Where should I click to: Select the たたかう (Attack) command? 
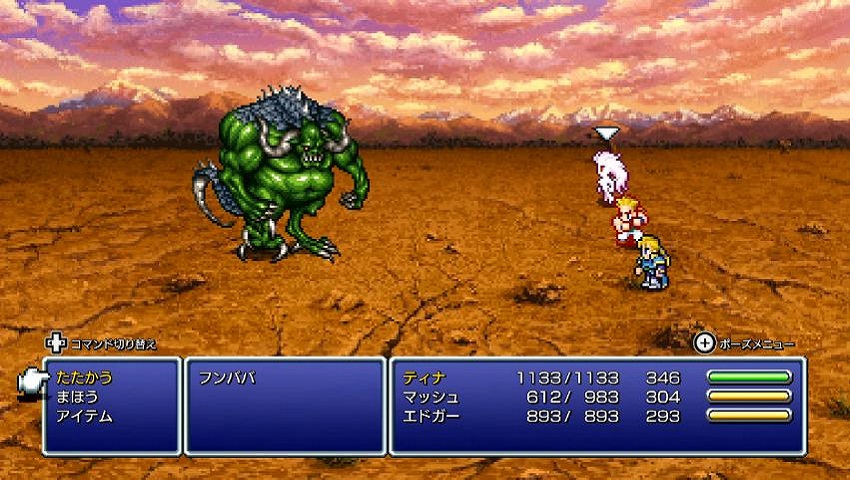(84, 378)
